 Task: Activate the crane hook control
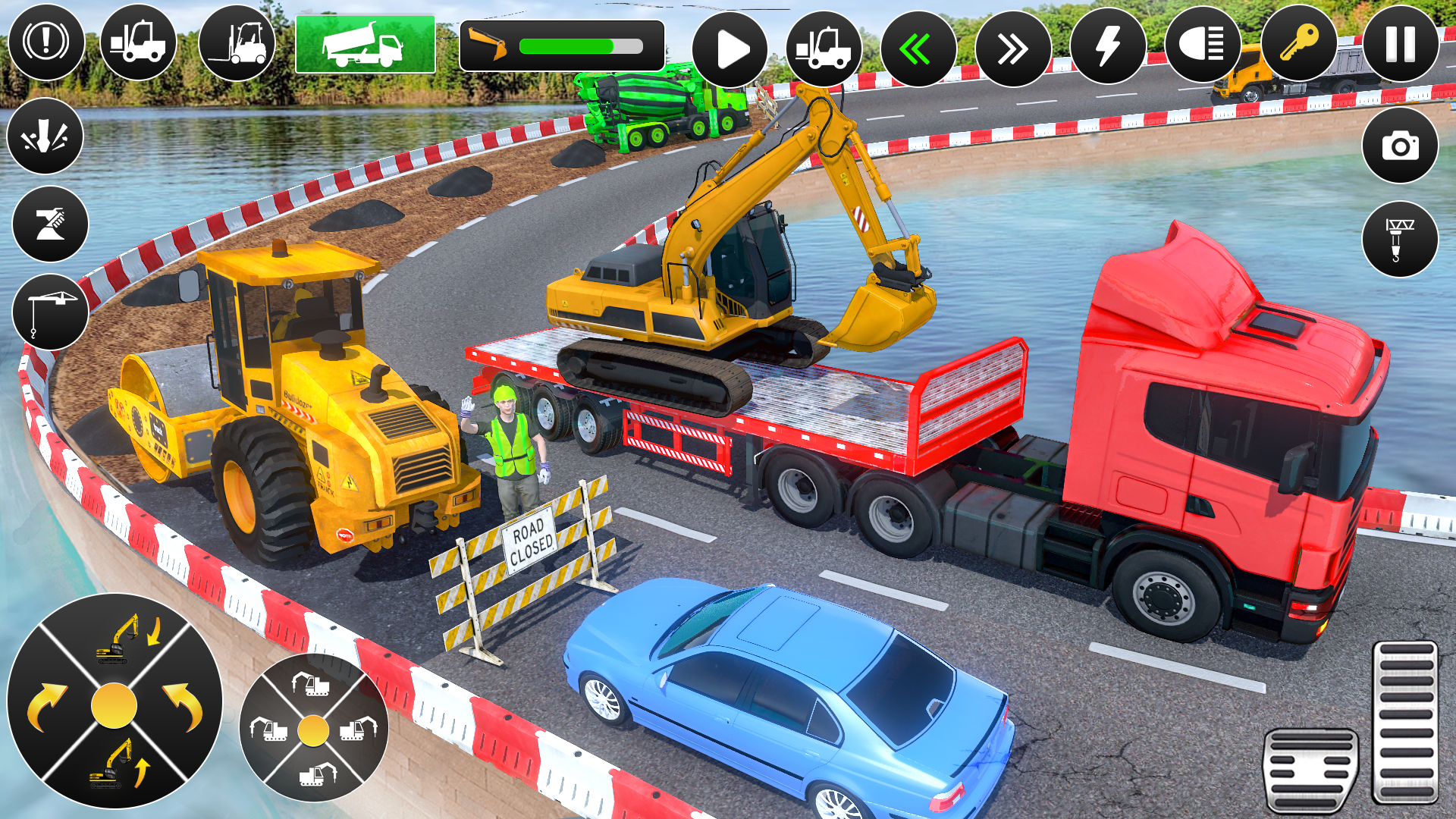click(x=1400, y=239)
